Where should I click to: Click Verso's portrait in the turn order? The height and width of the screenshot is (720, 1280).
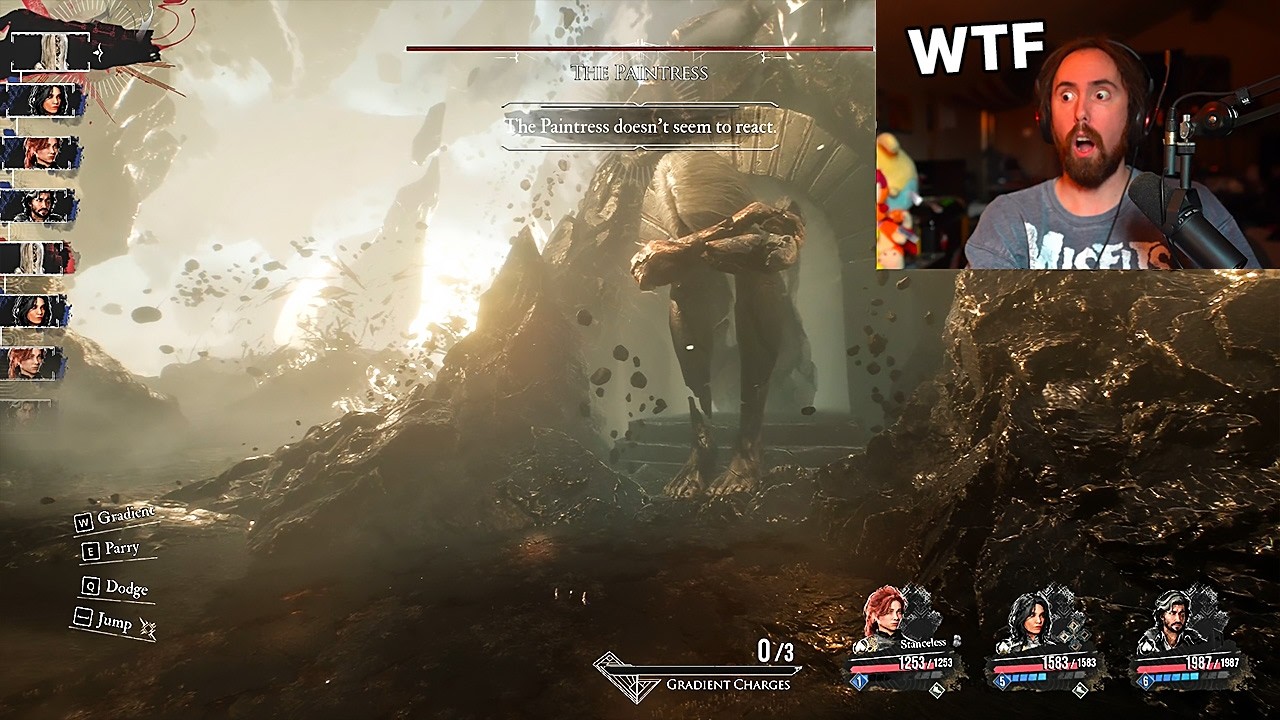point(43,206)
